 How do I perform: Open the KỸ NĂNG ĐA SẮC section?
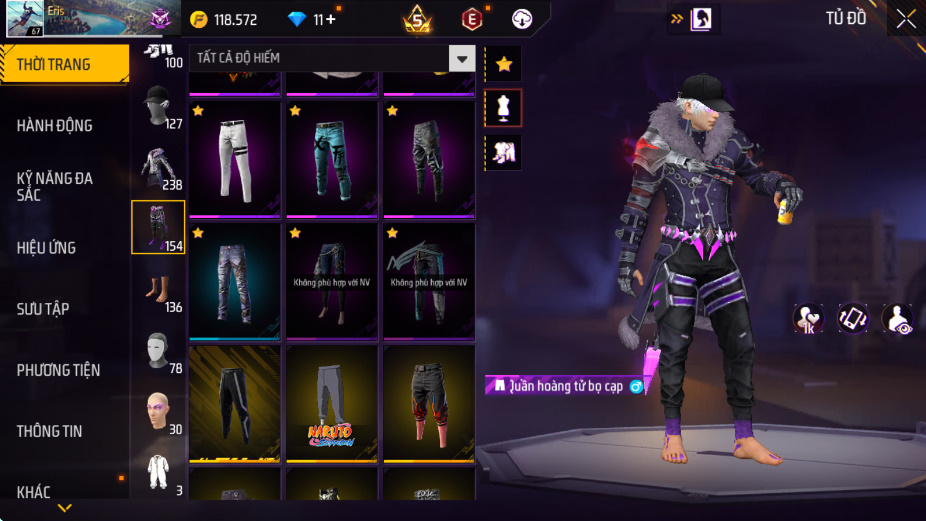click(x=55, y=186)
